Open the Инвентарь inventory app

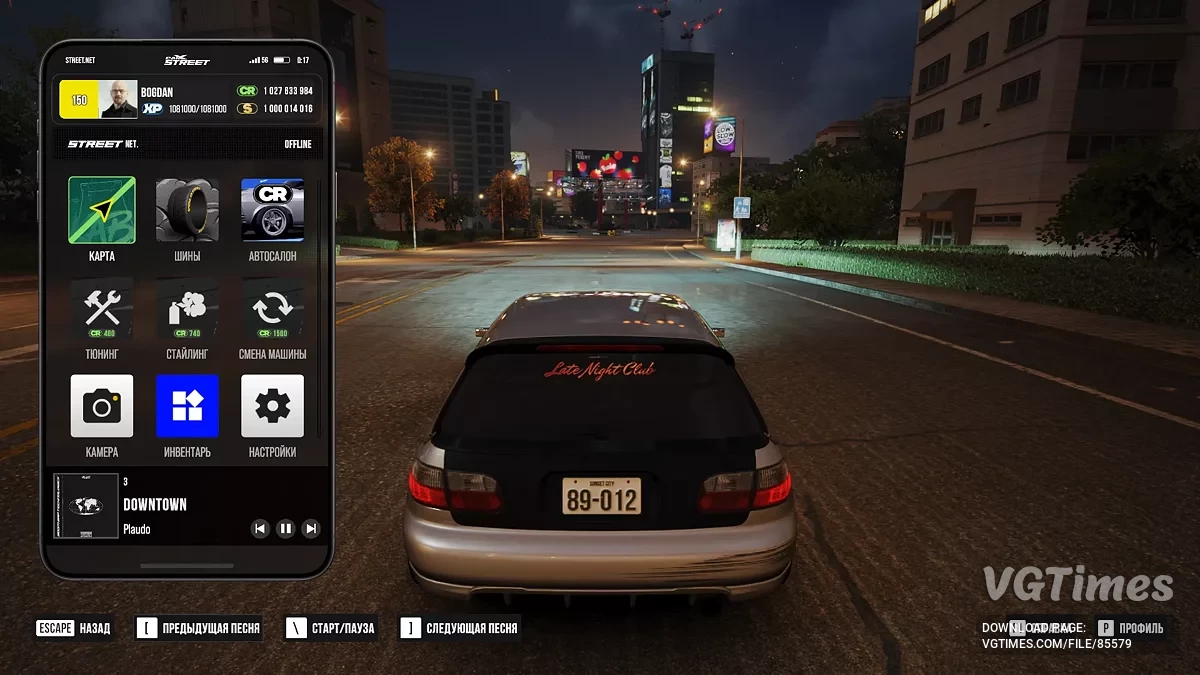pyautogui.click(x=187, y=406)
